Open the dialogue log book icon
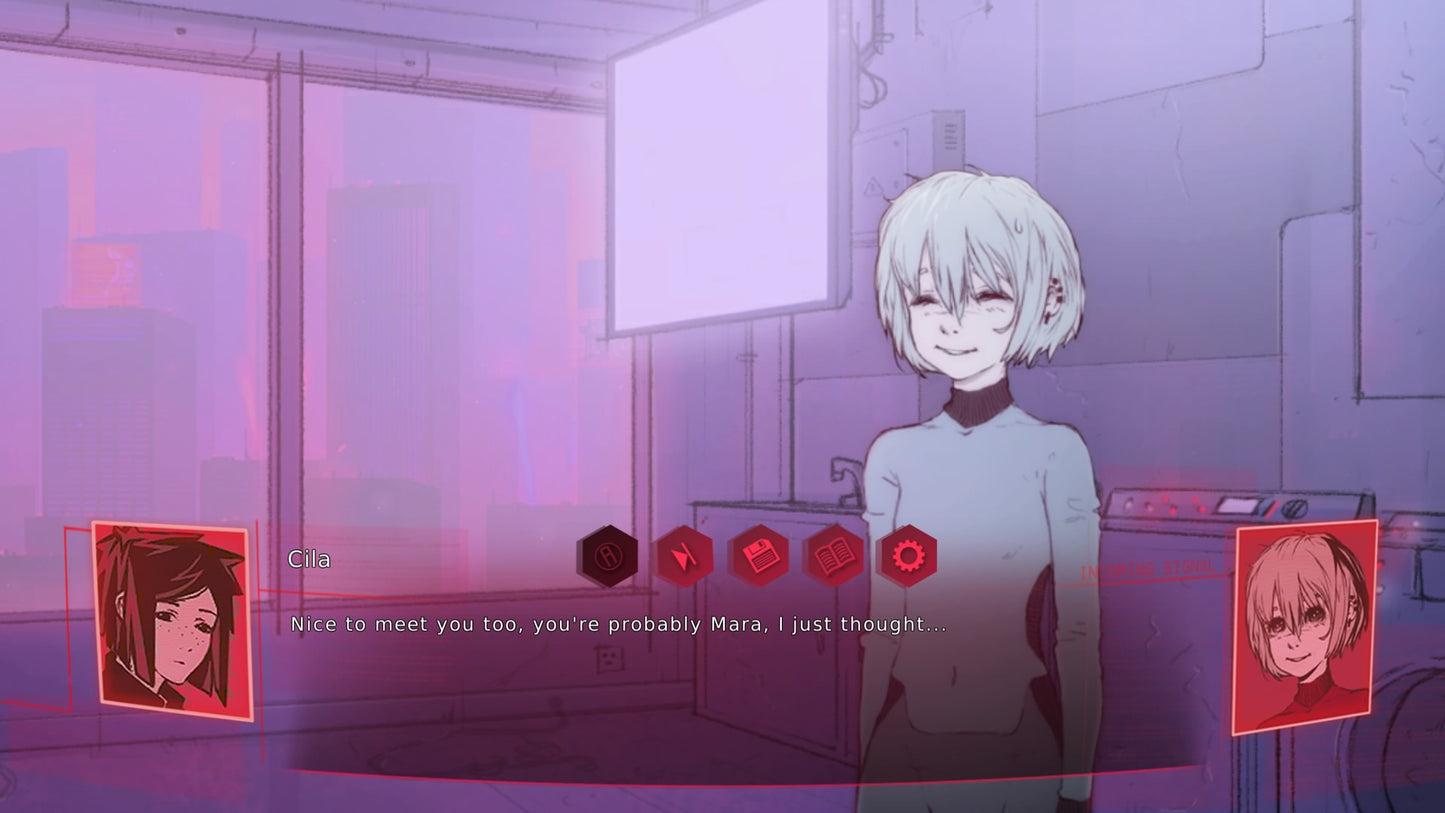The width and height of the screenshot is (1445, 813). coord(833,556)
